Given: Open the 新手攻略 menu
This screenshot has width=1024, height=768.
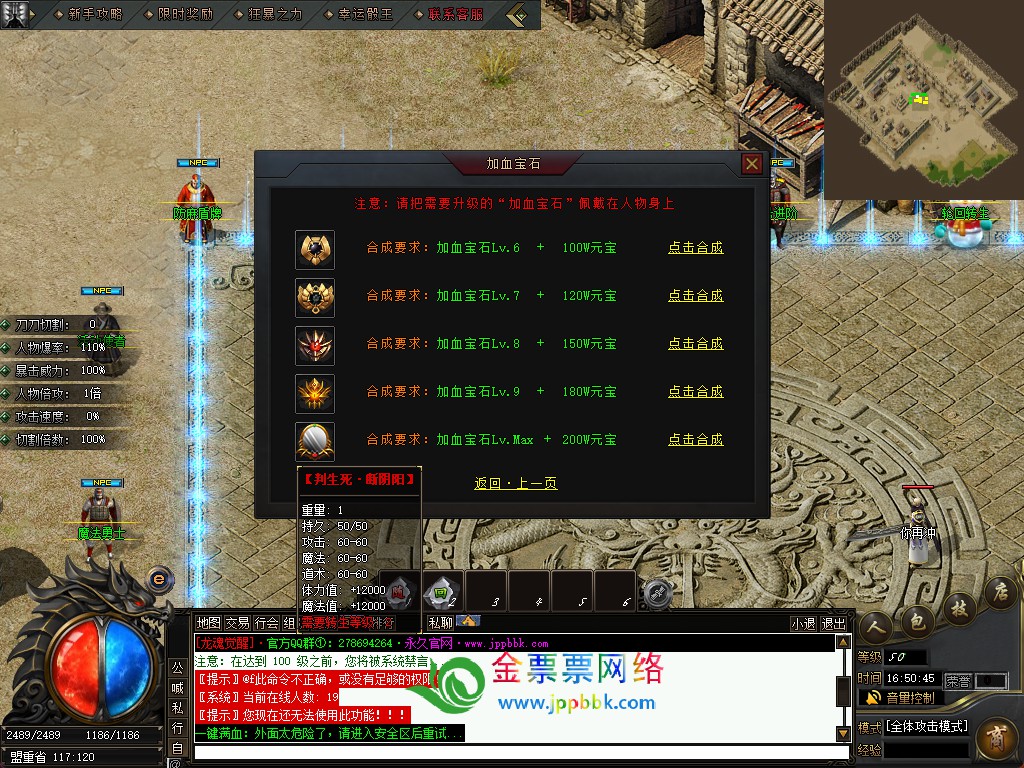Looking at the screenshot, I should pyautogui.click(x=95, y=15).
